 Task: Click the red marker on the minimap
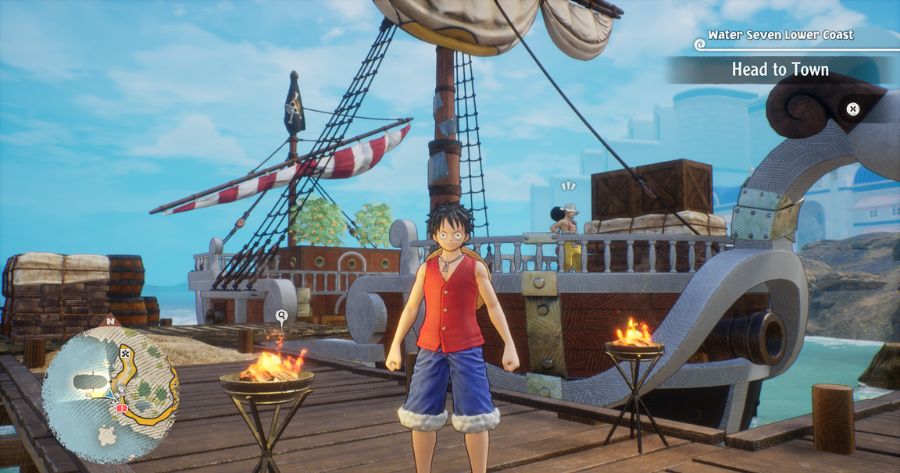click(x=121, y=409)
